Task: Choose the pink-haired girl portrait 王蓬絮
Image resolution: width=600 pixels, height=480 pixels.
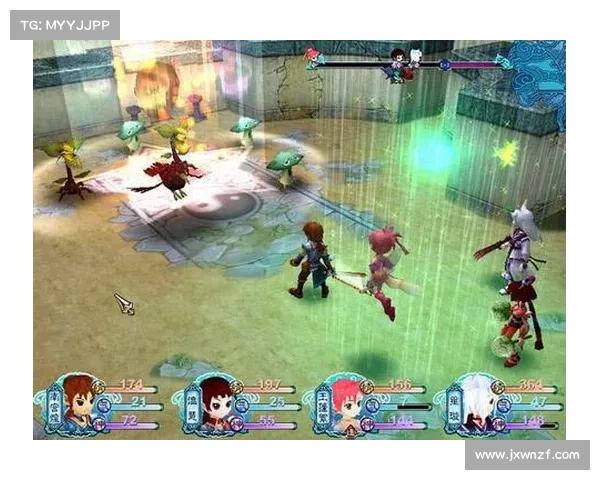Action: click(346, 404)
